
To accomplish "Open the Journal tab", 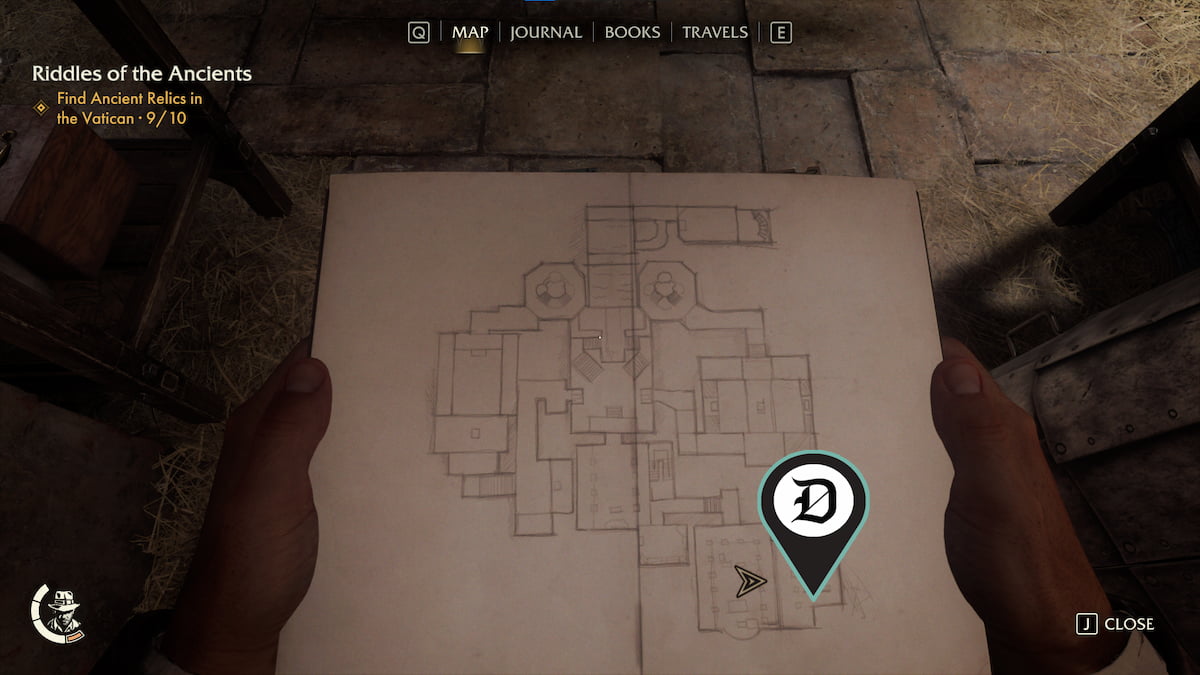I will (x=545, y=32).
